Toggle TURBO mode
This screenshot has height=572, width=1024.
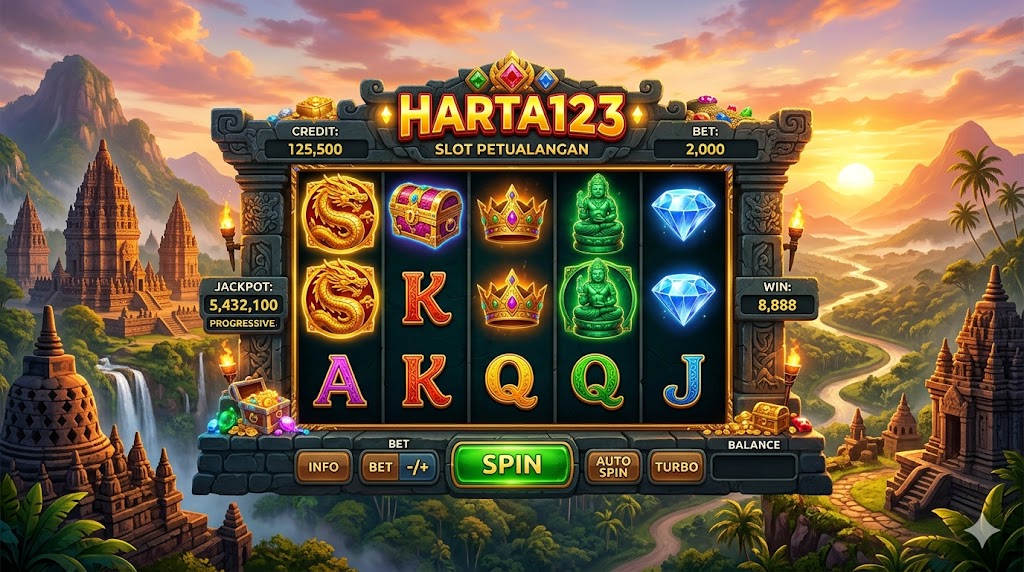676,466
